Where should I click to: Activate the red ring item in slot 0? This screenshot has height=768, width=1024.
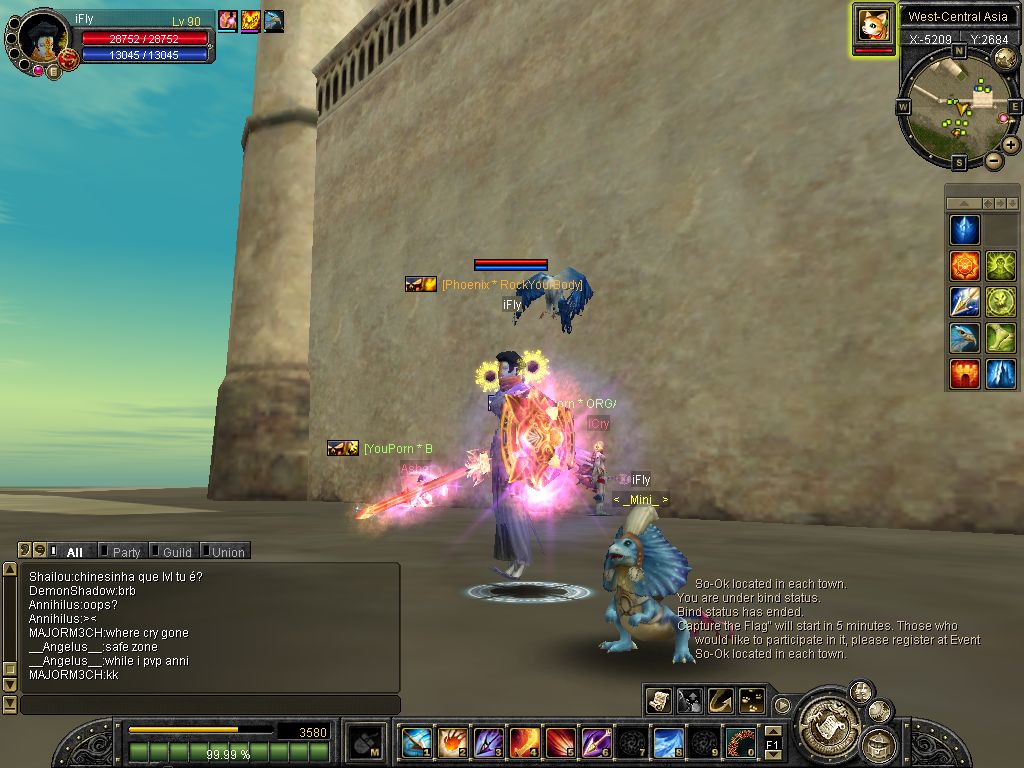pyautogui.click(x=740, y=742)
